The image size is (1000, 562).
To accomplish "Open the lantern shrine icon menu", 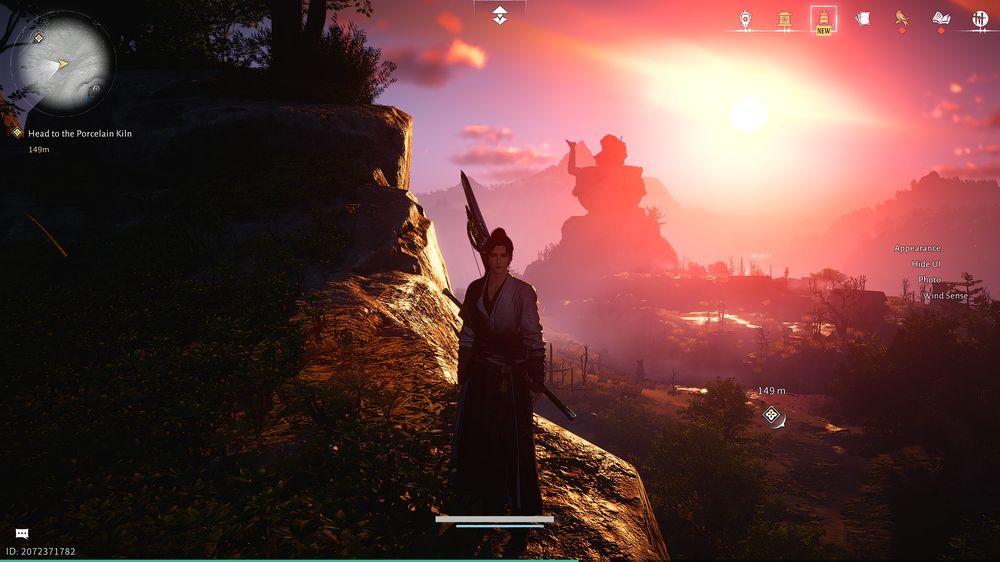I will click(785, 18).
